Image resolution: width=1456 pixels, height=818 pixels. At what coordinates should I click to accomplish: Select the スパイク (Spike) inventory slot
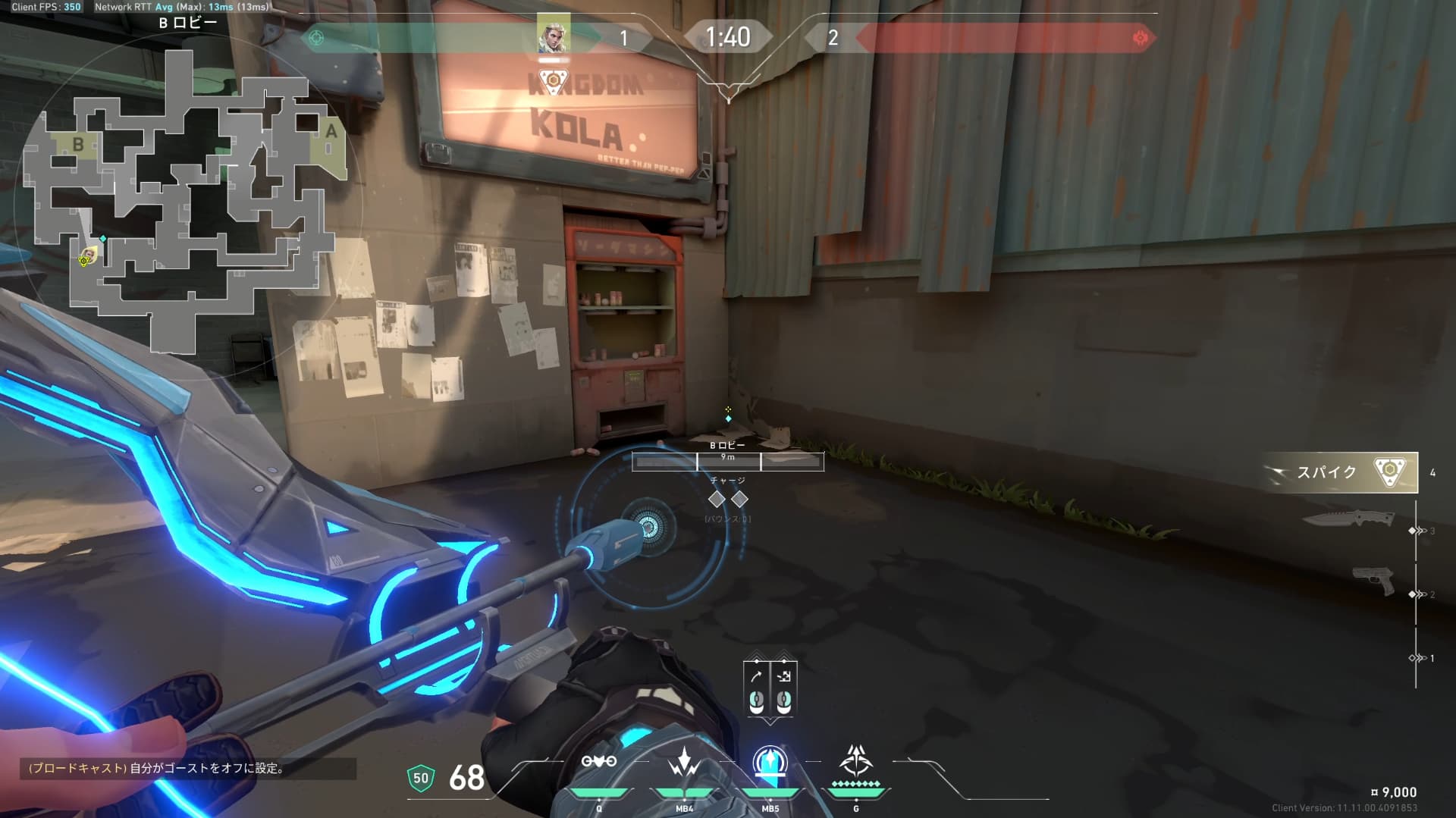tap(1340, 472)
